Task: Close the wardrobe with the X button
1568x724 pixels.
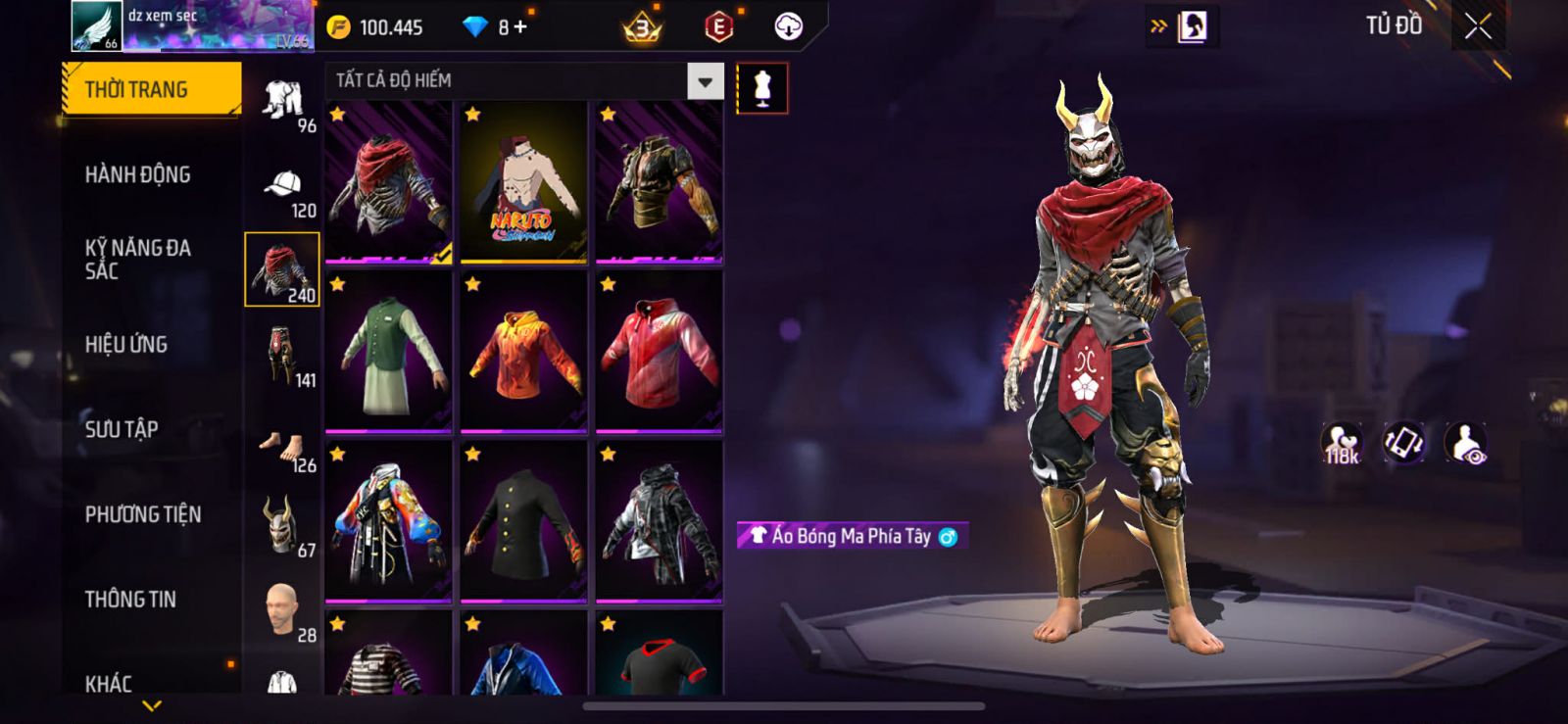Action: (x=1478, y=27)
